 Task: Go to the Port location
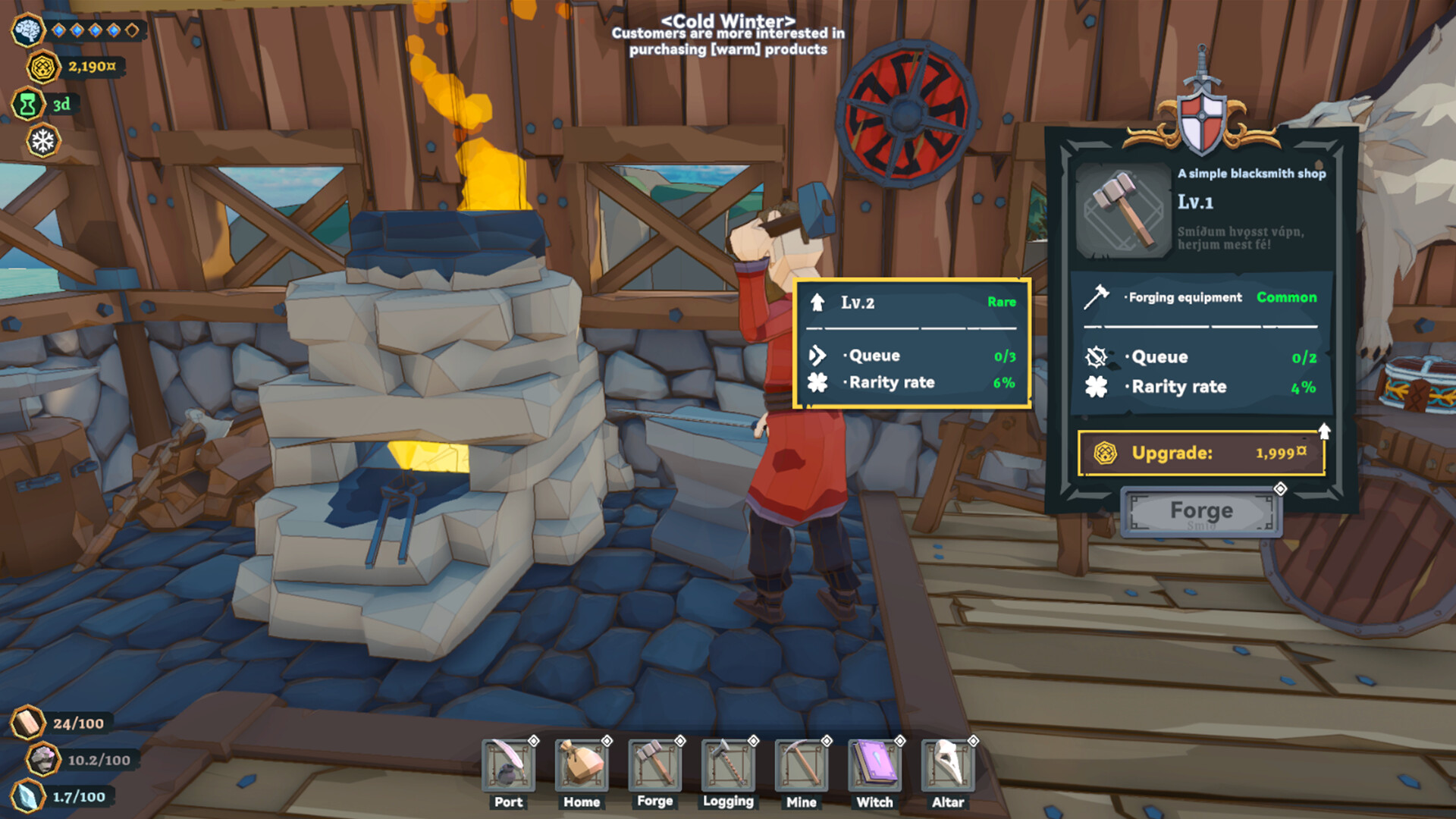click(x=508, y=766)
